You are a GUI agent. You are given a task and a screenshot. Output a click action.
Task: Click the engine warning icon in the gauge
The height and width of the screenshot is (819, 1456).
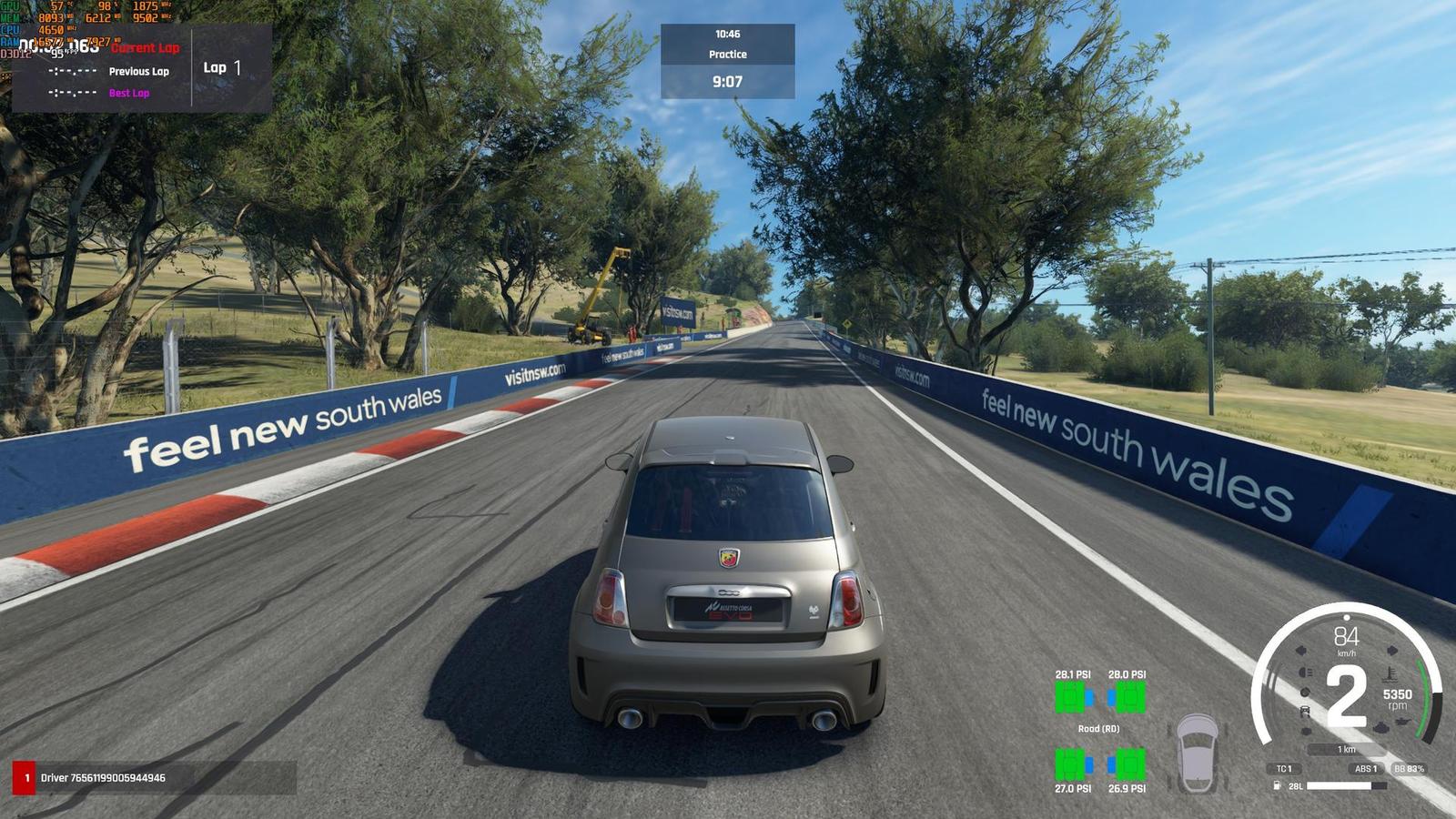point(1380,728)
